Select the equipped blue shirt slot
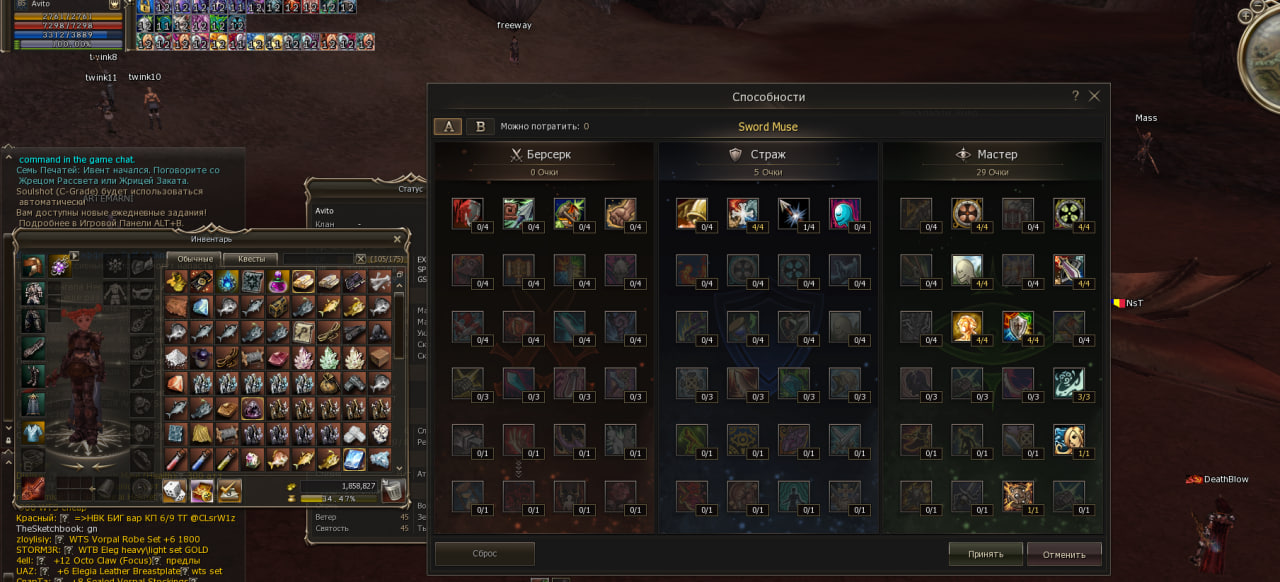1280x582 pixels. pos(34,432)
